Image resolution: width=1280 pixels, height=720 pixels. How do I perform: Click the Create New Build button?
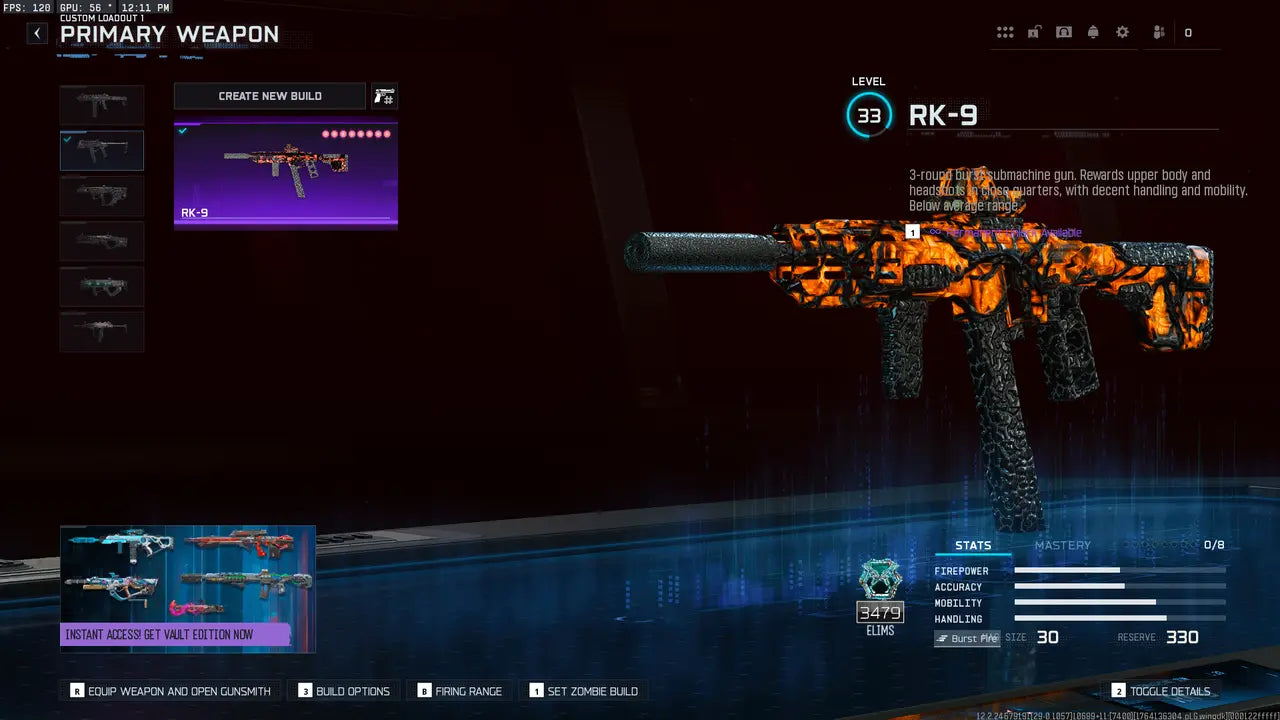click(270, 95)
